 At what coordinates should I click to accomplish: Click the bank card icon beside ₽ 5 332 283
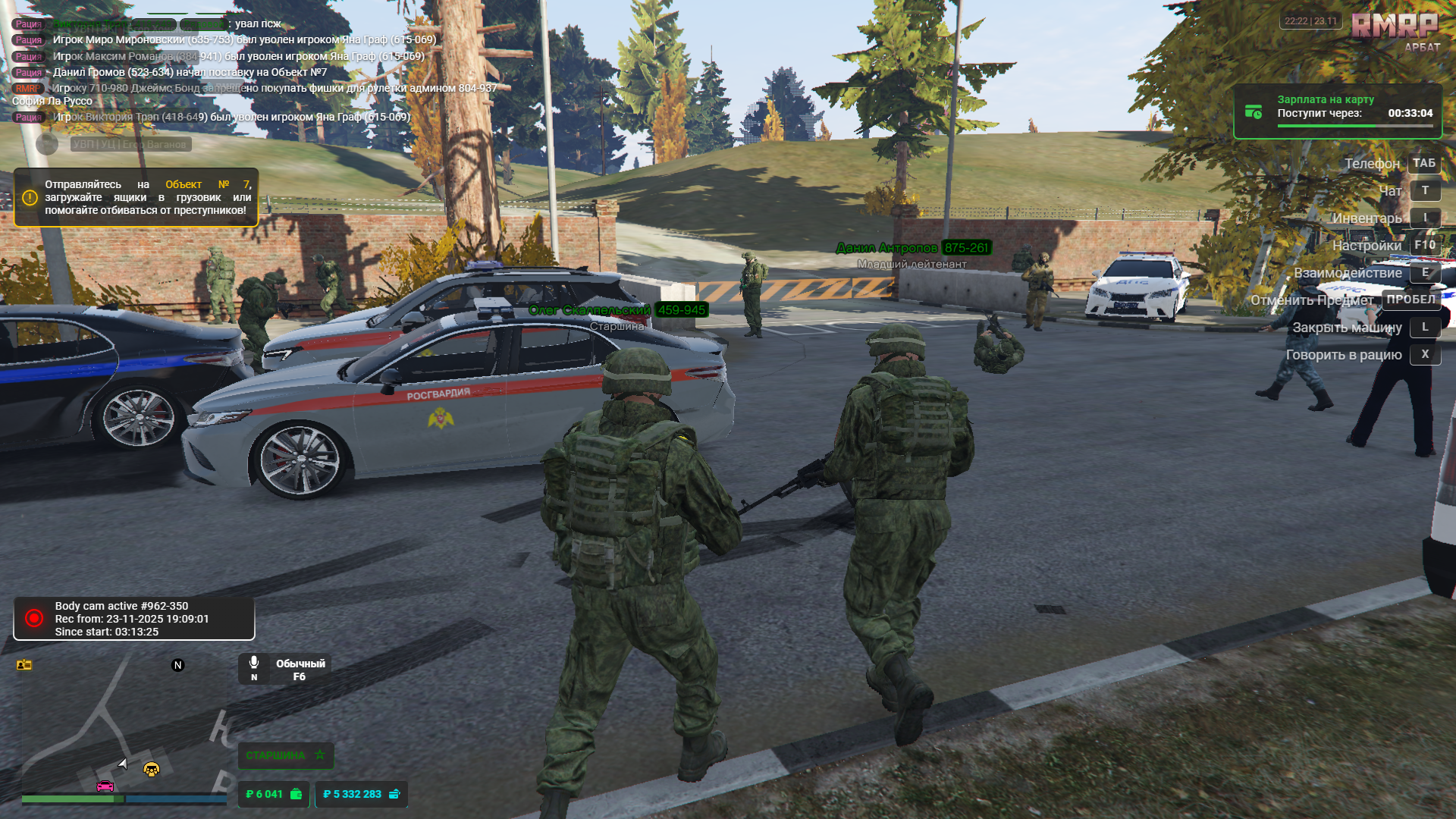coord(394,795)
